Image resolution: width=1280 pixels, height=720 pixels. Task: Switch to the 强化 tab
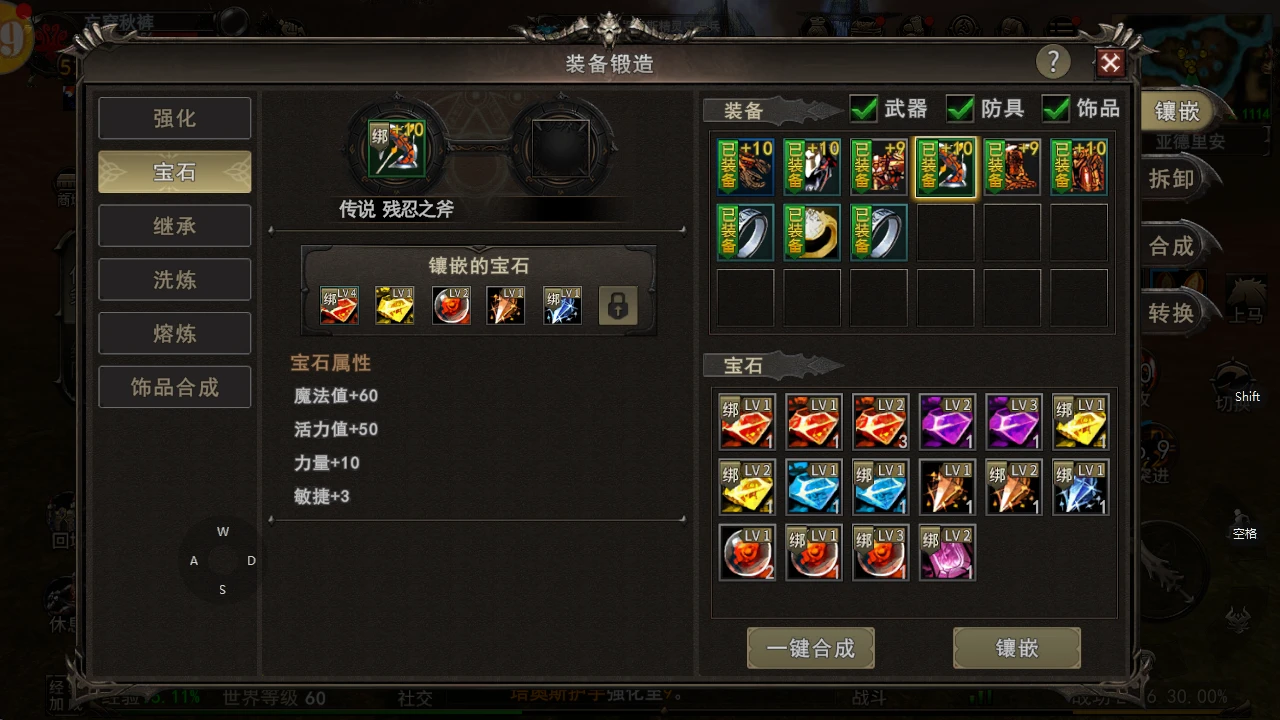174,118
